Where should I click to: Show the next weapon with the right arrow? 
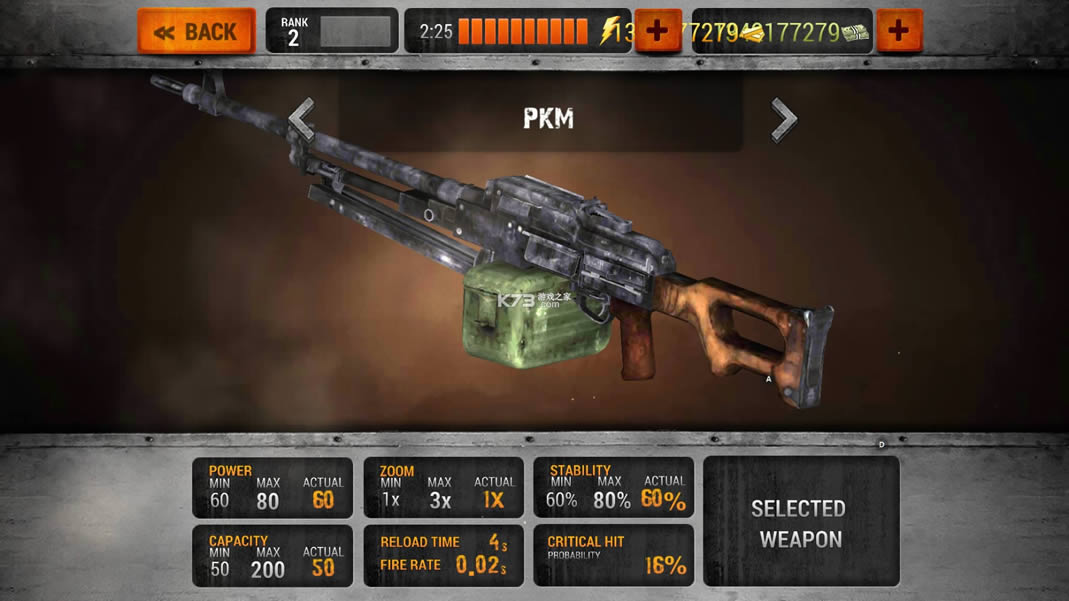click(x=784, y=119)
